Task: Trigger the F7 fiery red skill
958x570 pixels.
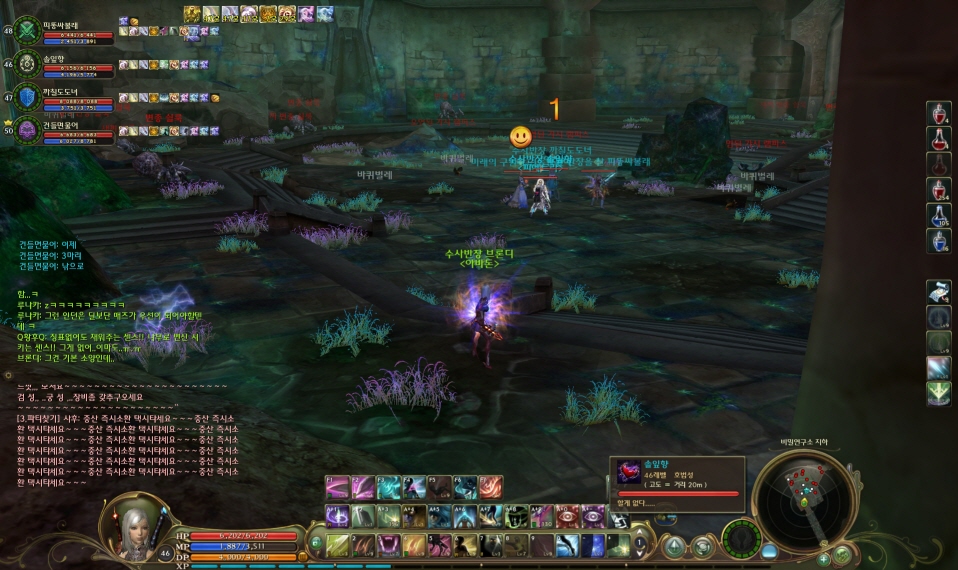Action: pos(490,487)
